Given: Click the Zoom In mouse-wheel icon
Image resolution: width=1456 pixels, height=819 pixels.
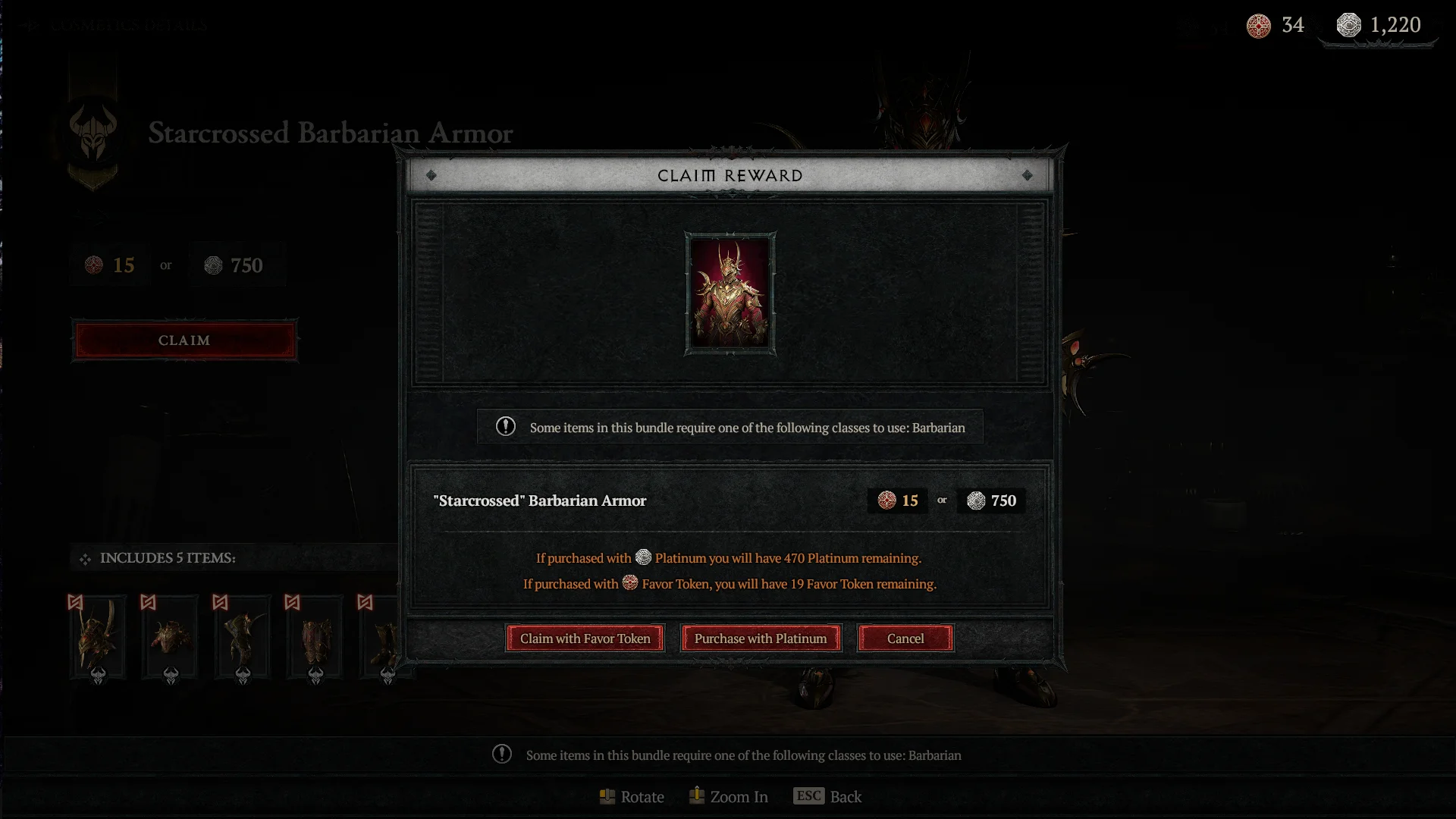Looking at the screenshot, I should click(695, 796).
